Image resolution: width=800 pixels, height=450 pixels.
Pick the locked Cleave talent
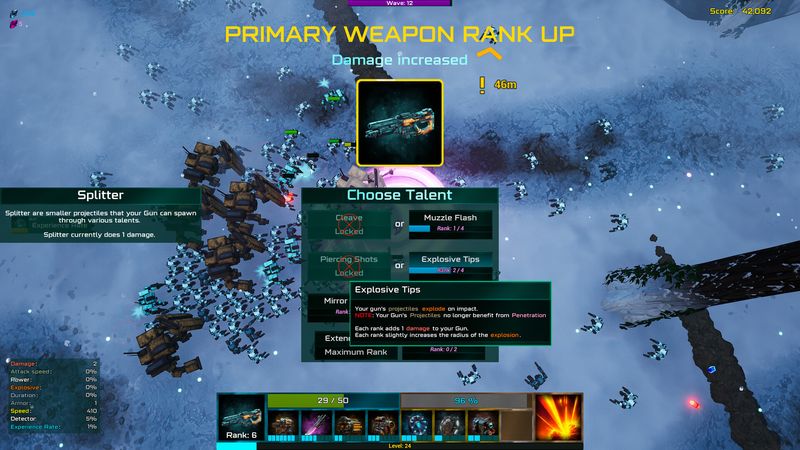(349, 223)
